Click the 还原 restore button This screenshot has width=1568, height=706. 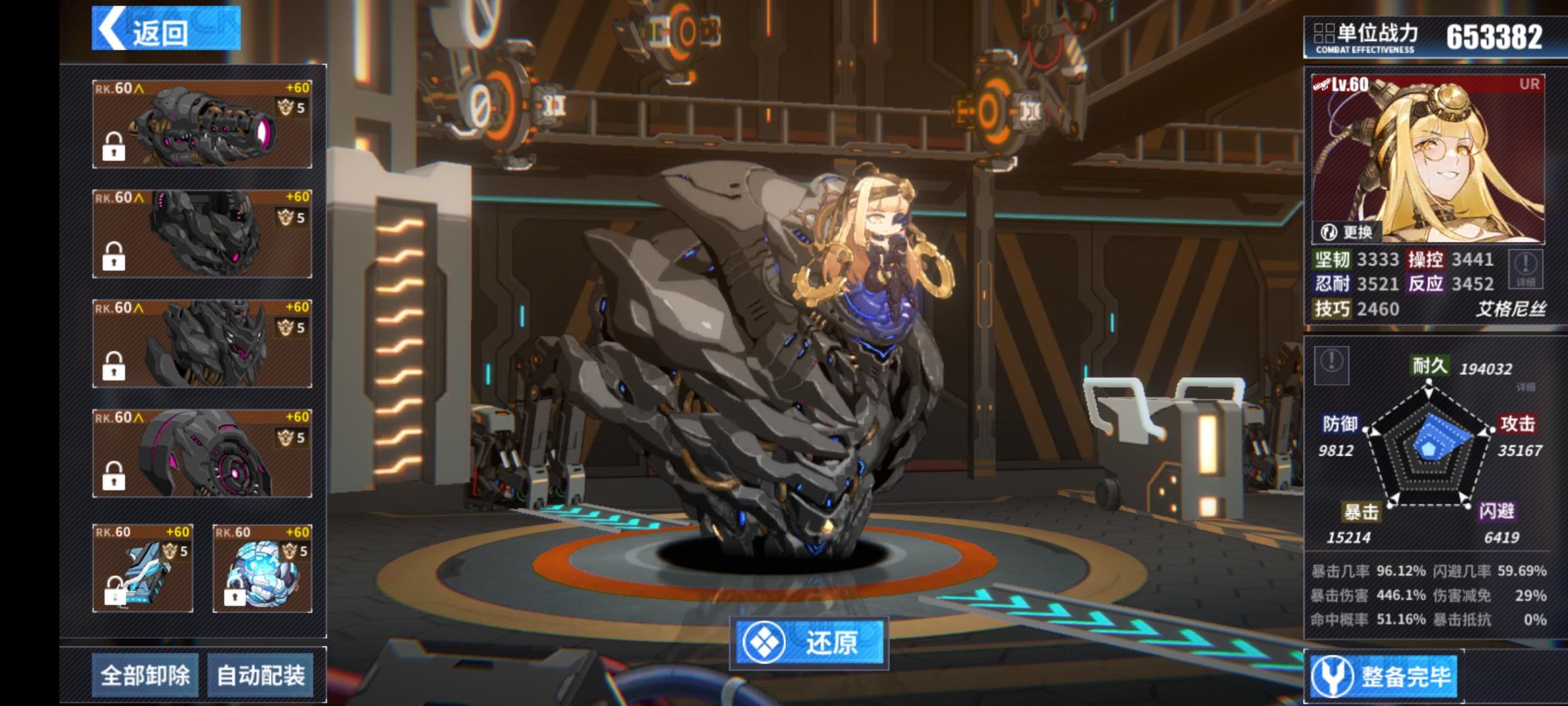pyautogui.click(x=809, y=643)
